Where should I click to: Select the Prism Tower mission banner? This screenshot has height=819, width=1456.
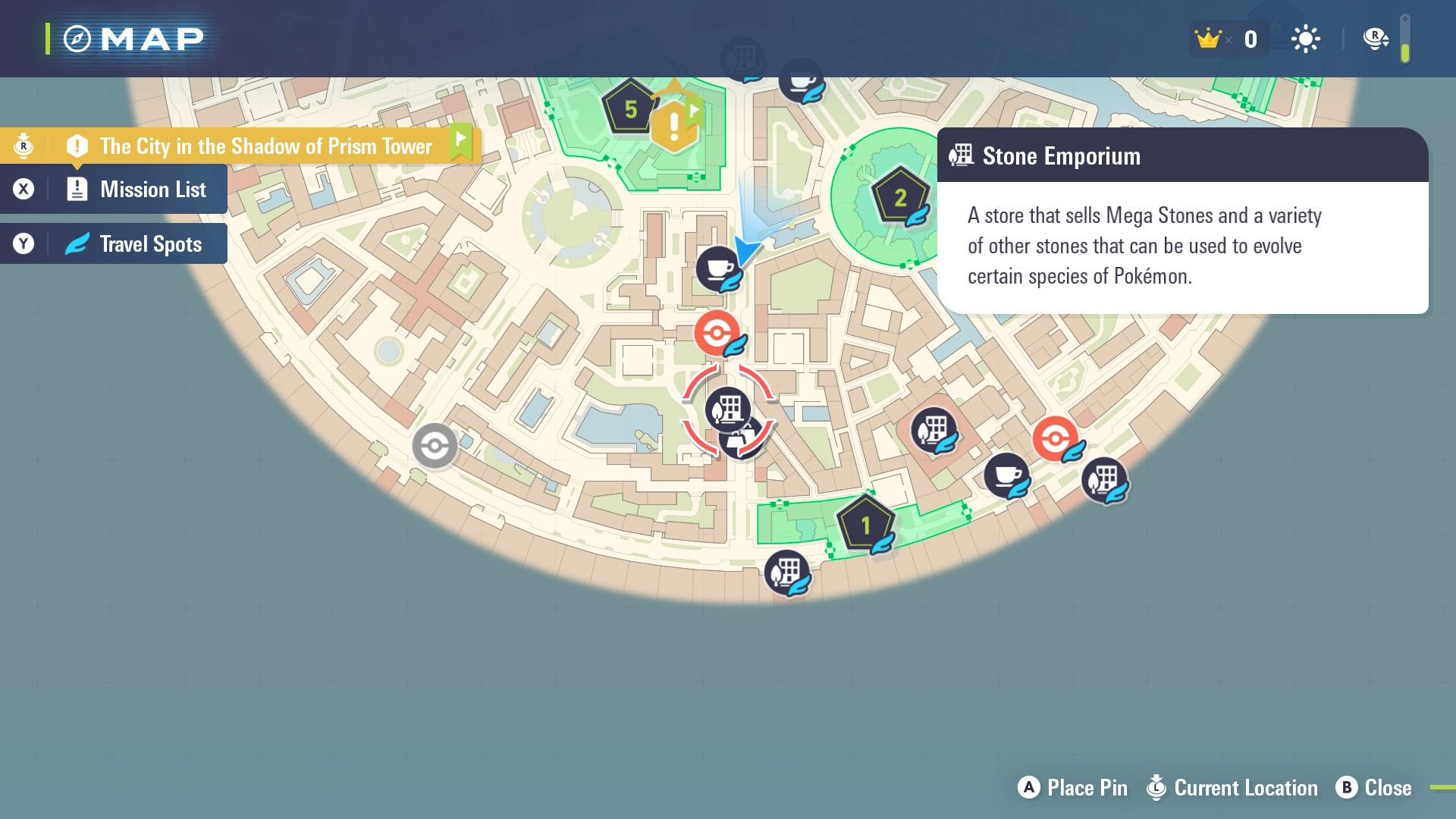click(265, 146)
